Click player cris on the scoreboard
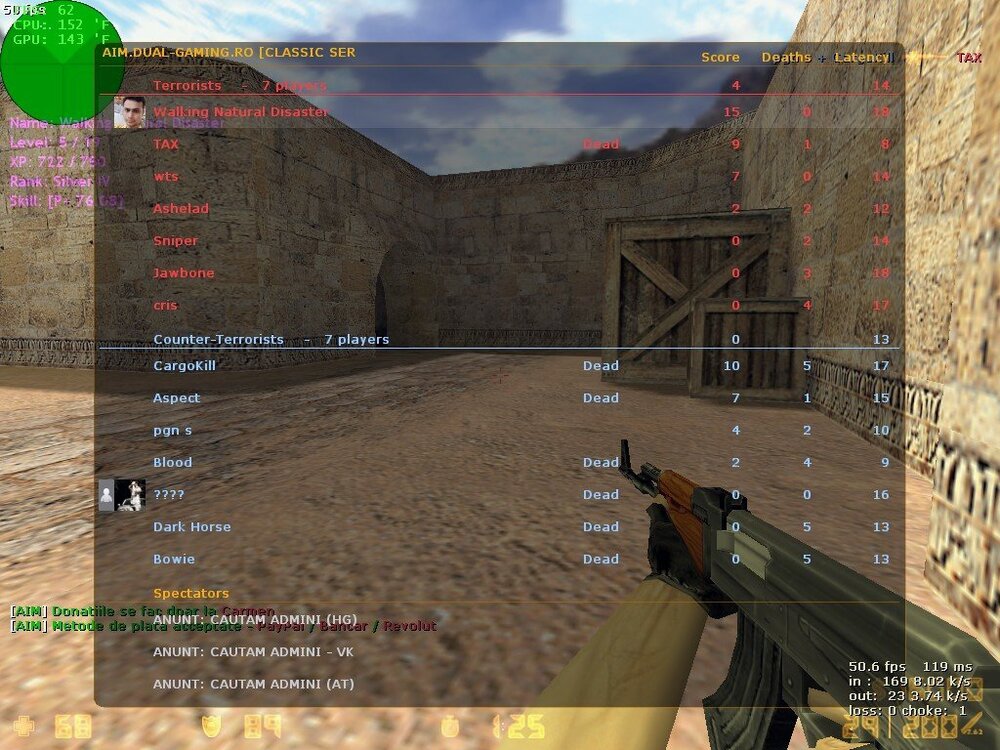This screenshot has width=1000, height=750. pos(165,304)
